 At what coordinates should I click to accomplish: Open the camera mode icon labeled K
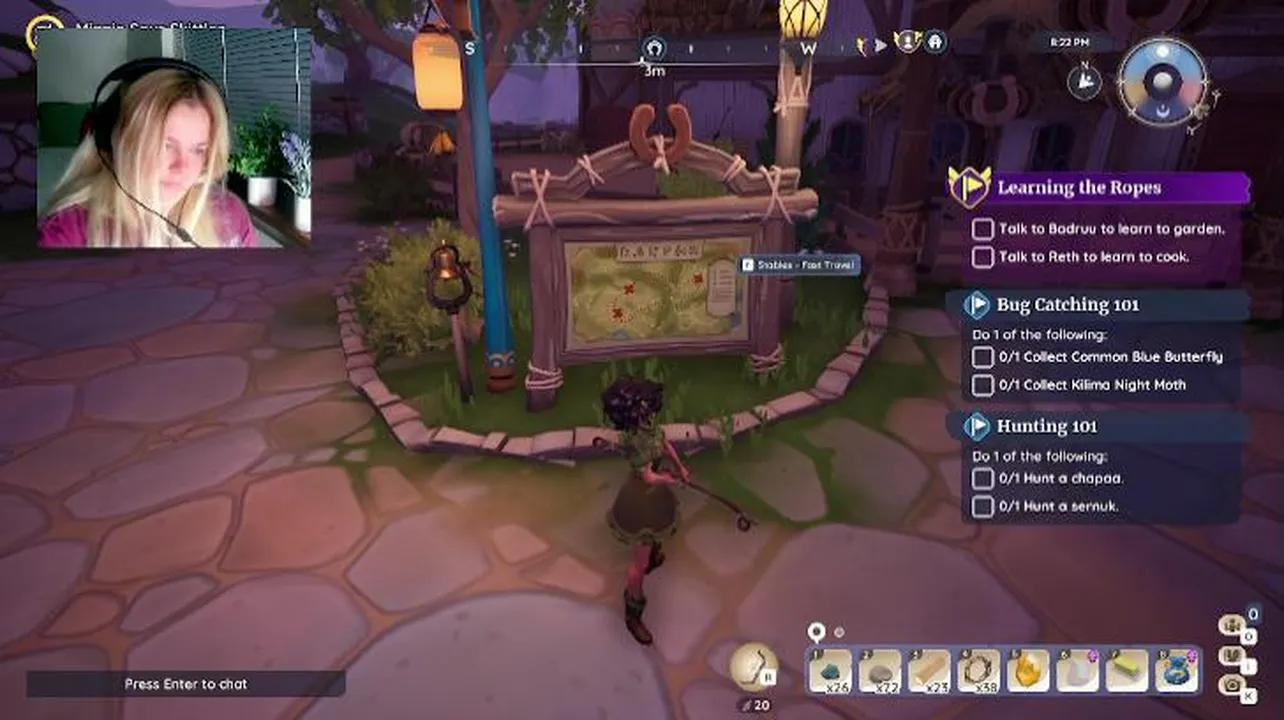[1234, 688]
